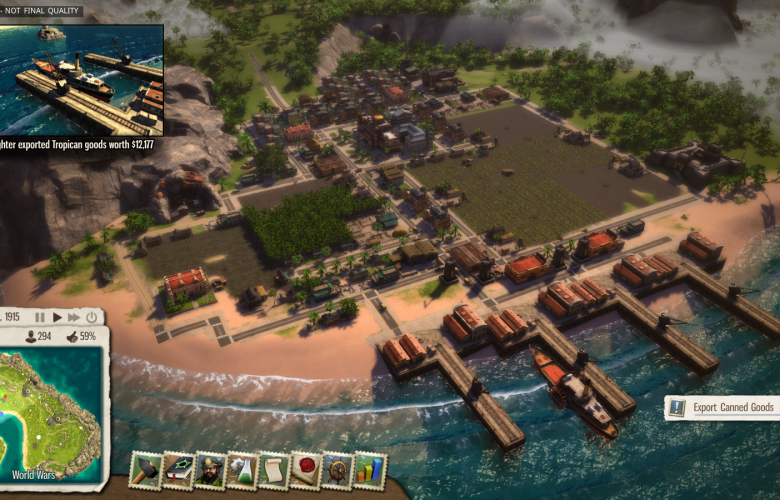Open the constitution book icon

click(x=179, y=470)
